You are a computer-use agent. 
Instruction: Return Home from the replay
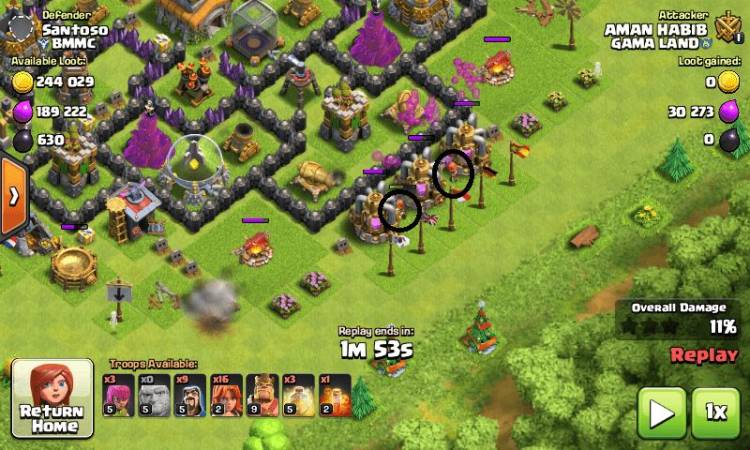click(x=52, y=400)
